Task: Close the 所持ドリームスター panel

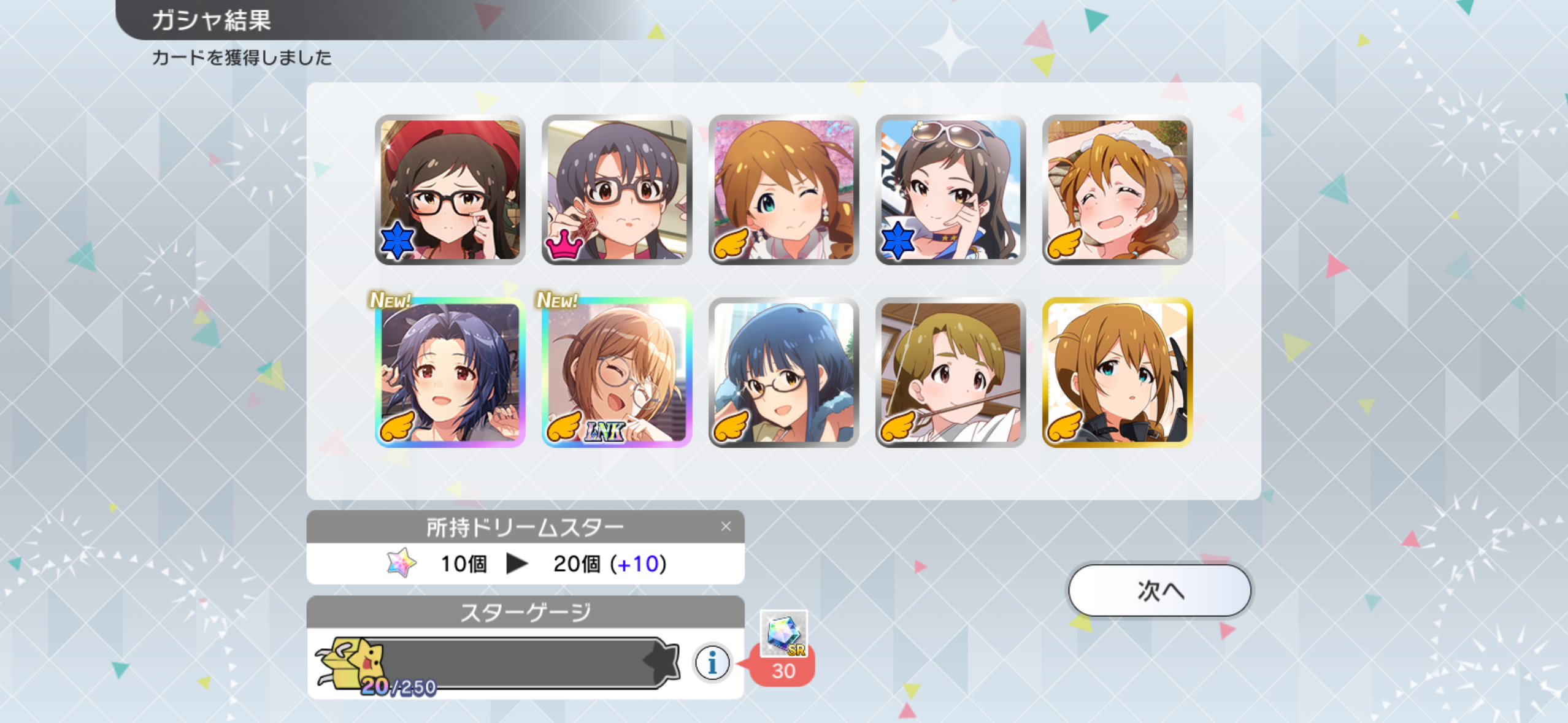Action: point(726,526)
